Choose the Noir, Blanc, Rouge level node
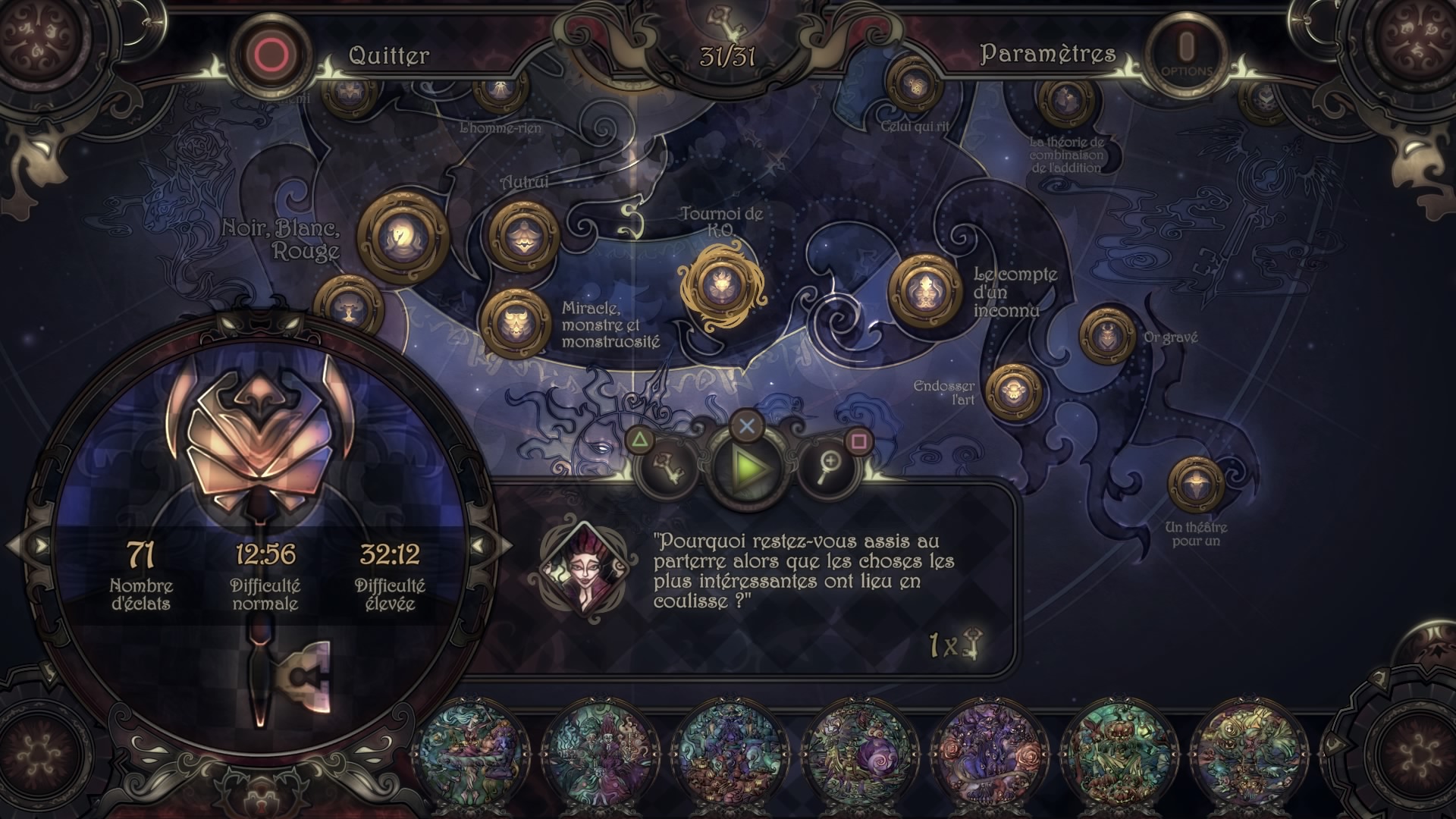This screenshot has height=819, width=1456. (x=402, y=237)
